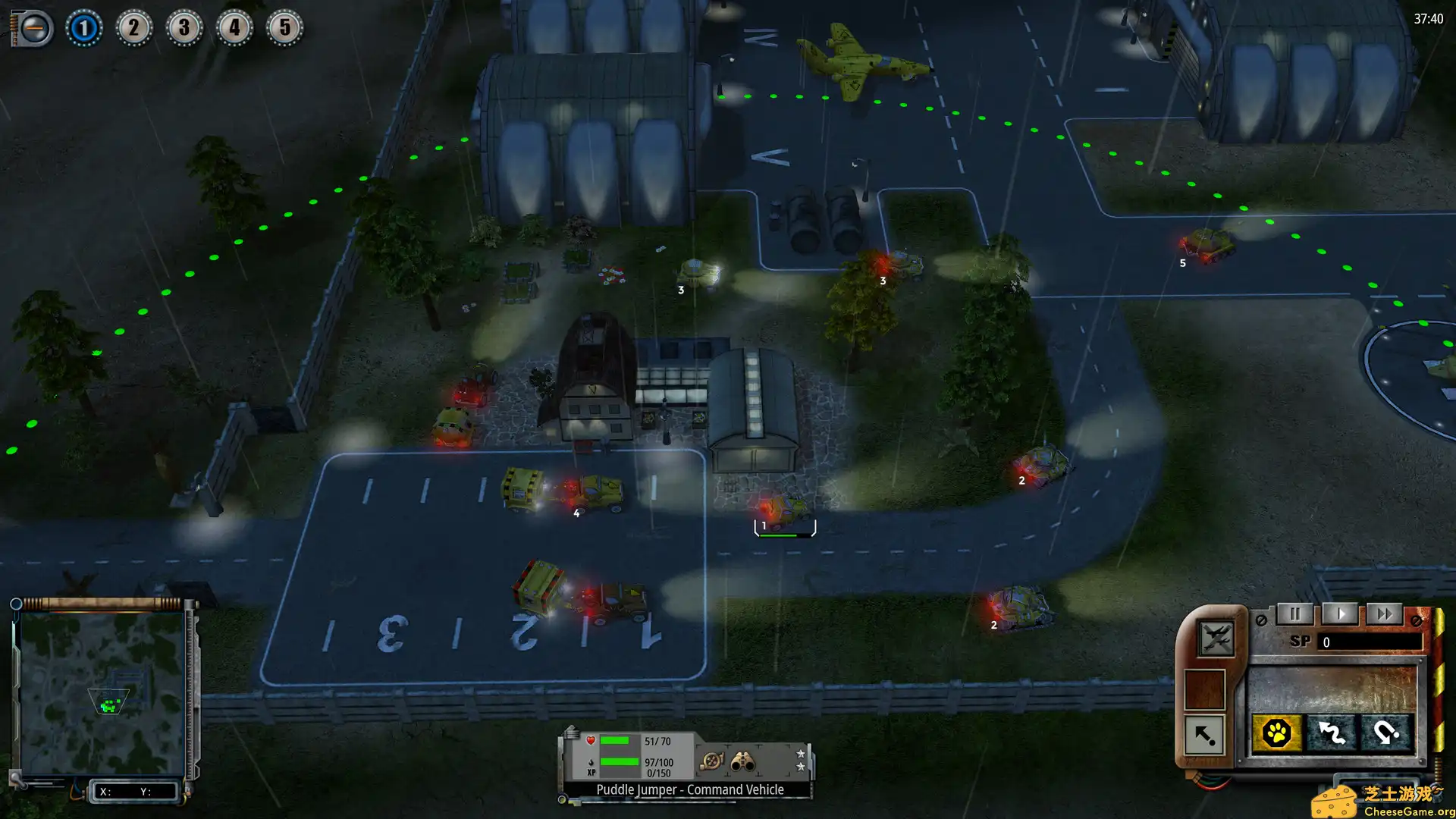Select the winding arrow path order
Screen dimensions: 1456x819
[x=1332, y=733]
